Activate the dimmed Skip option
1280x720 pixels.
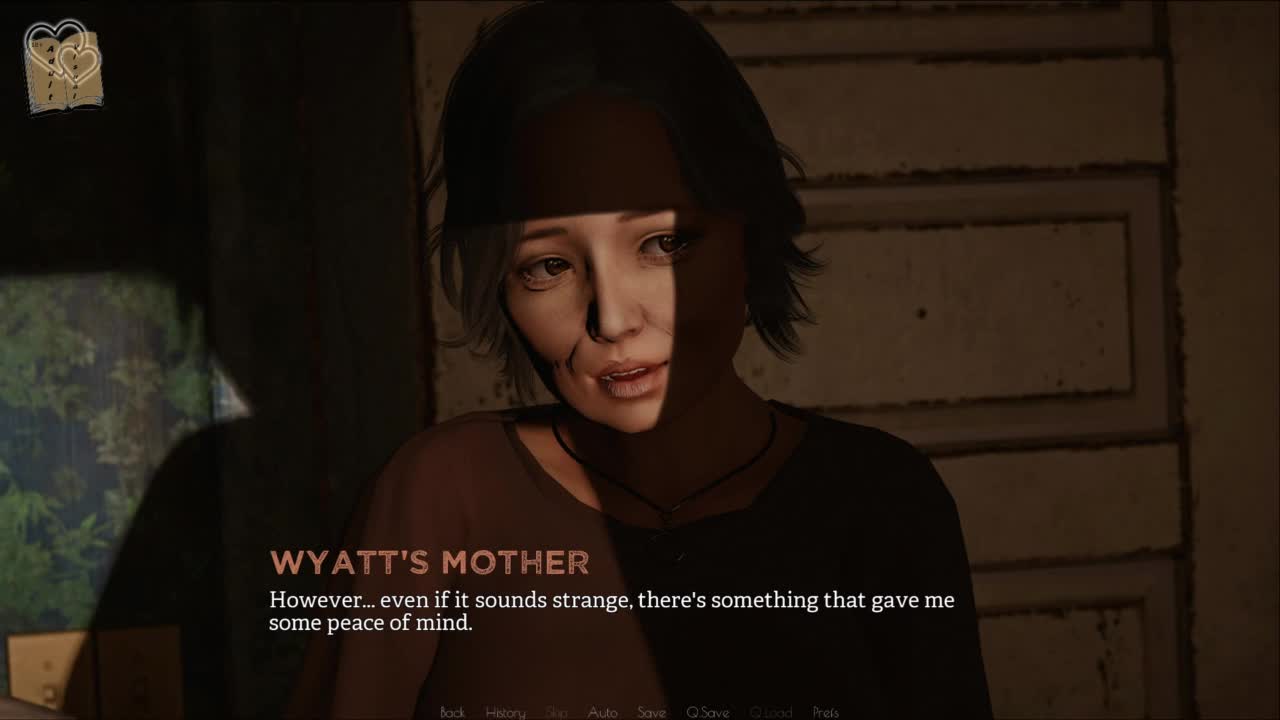(557, 712)
